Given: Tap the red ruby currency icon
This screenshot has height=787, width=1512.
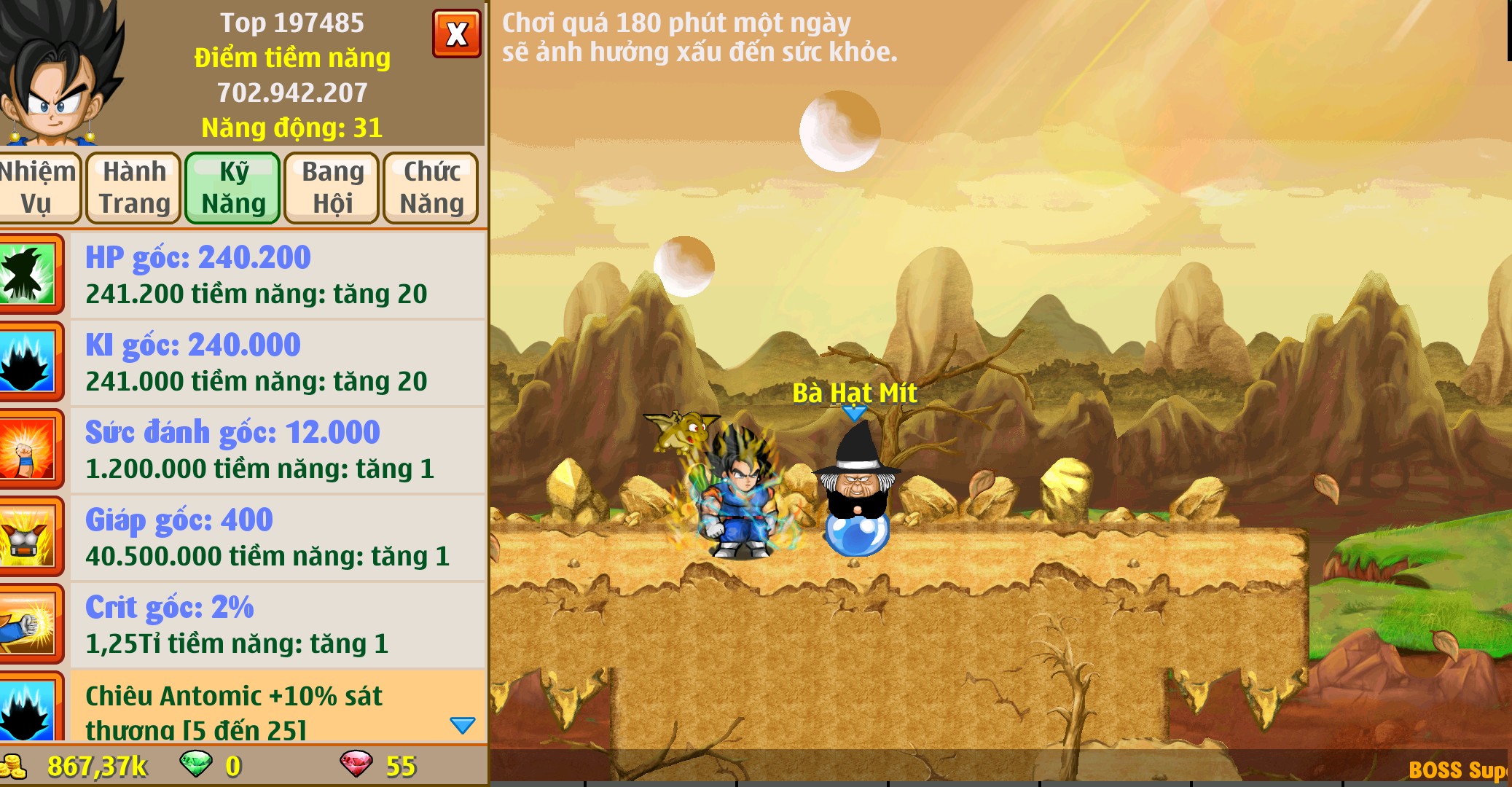Looking at the screenshot, I should tap(356, 764).
